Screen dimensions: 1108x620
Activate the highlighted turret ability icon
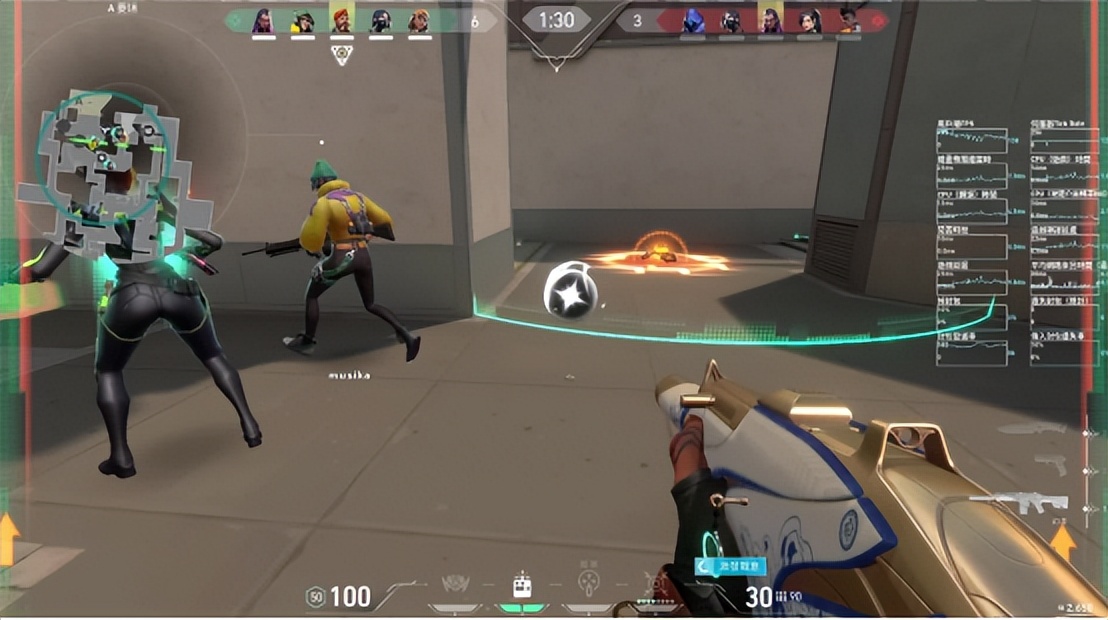point(521,587)
